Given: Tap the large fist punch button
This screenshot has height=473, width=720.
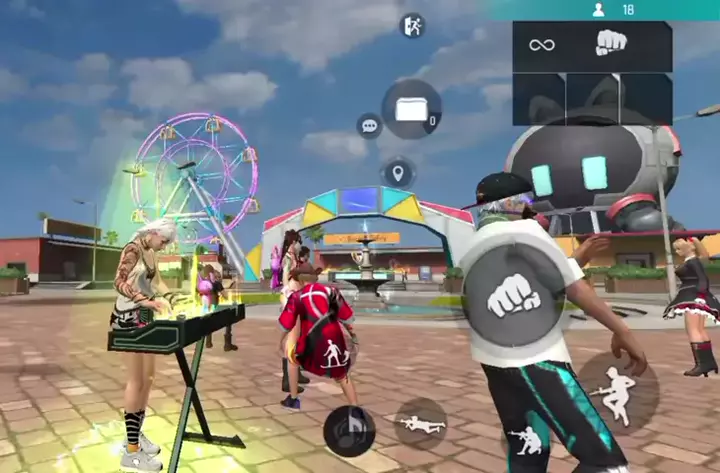Looking at the screenshot, I should coord(514,294).
